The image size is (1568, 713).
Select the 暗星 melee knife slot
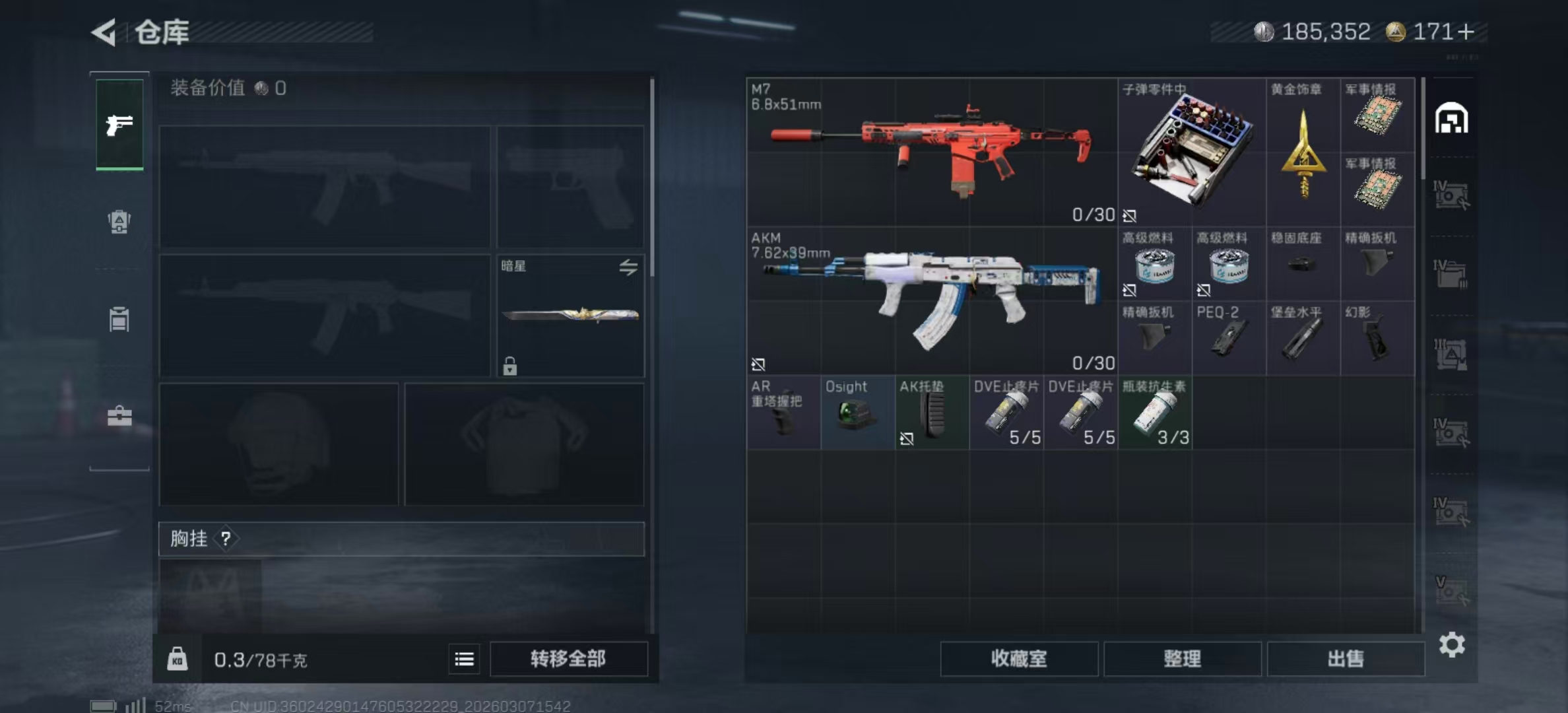tap(570, 316)
